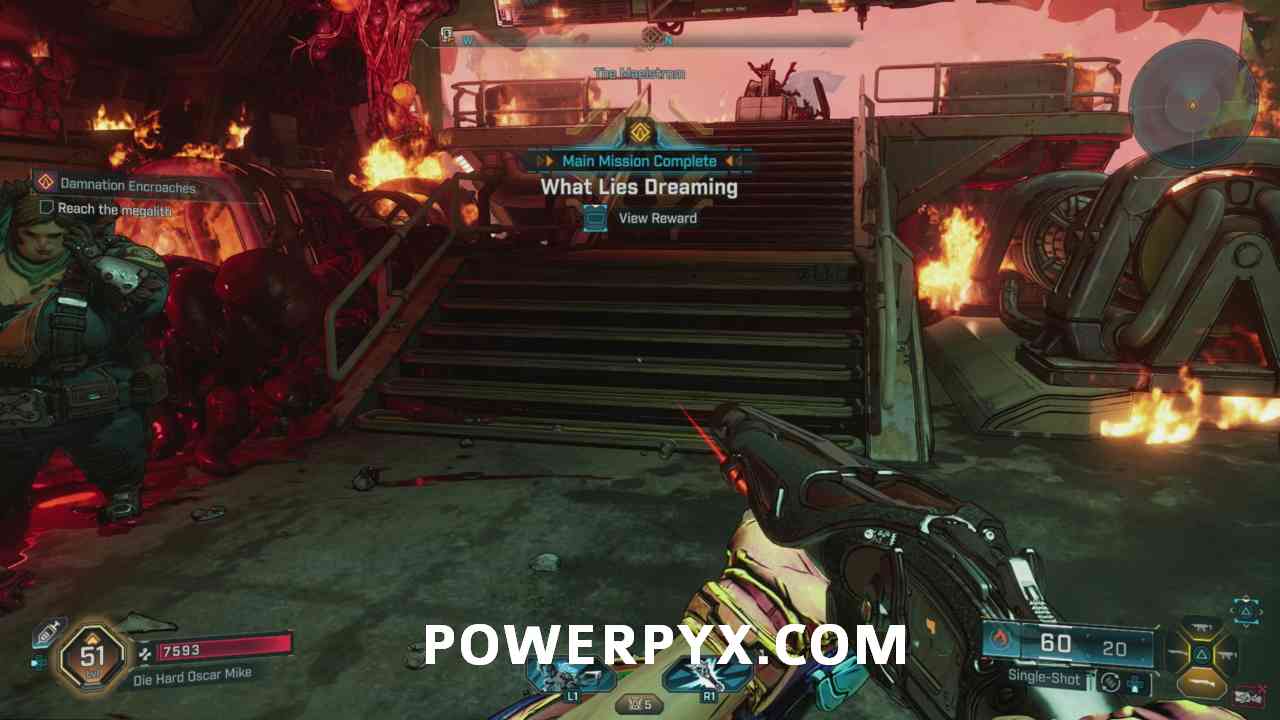The height and width of the screenshot is (720, 1280).
Task: Open the diamond weapon selector wheel
Action: pos(1201,655)
